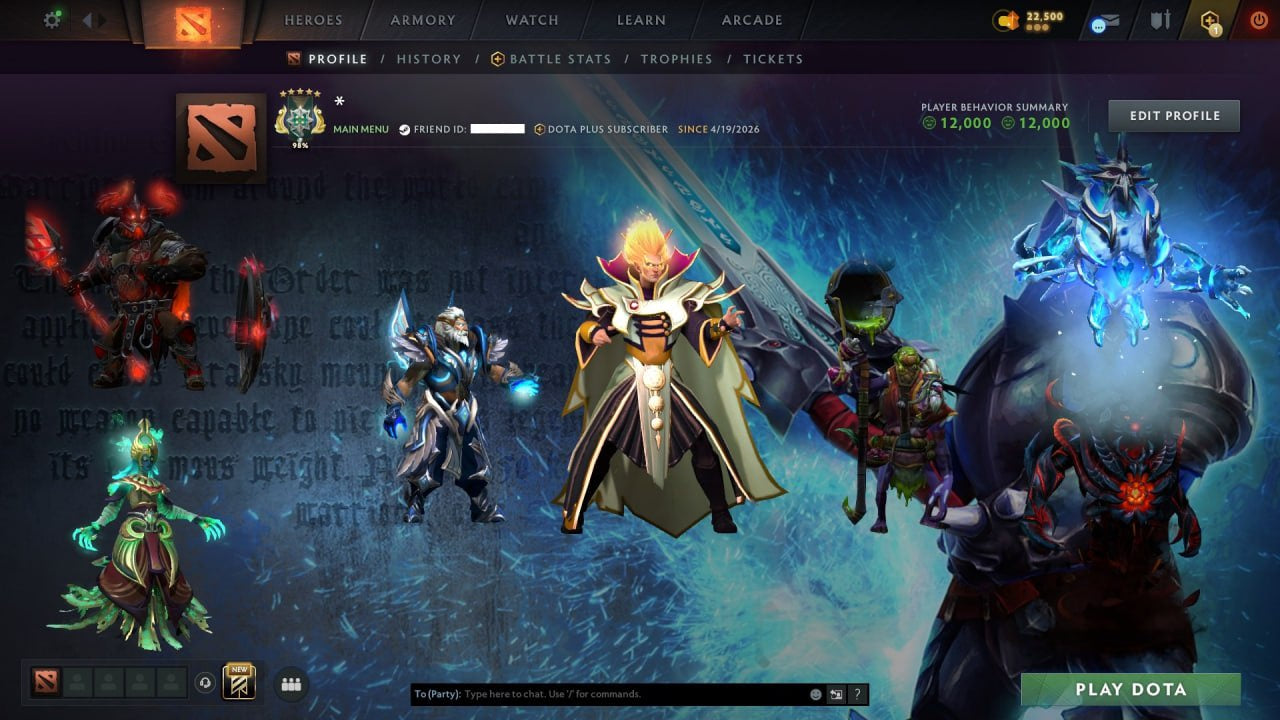Click the NEW battle pass icon
This screenshot has width=1280, height=720.
tap(237, 683)
